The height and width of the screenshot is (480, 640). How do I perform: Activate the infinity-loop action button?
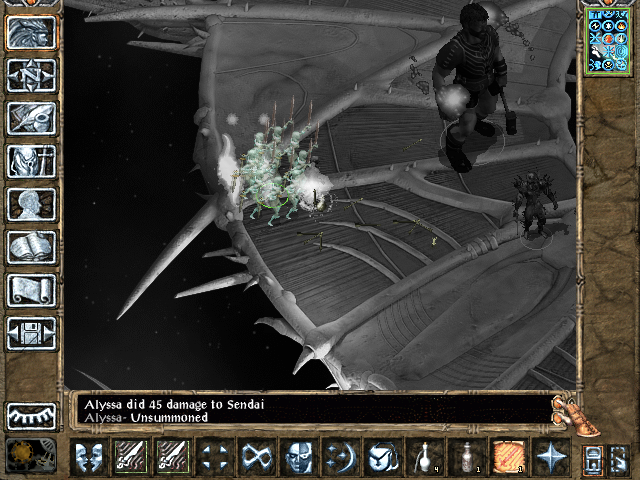pos(257,457)
